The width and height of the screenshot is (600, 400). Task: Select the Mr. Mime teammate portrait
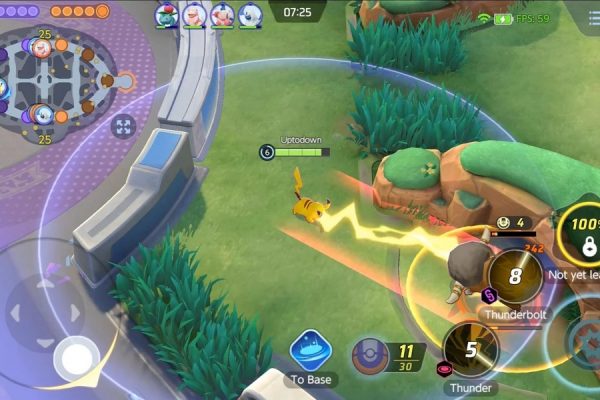222,14
